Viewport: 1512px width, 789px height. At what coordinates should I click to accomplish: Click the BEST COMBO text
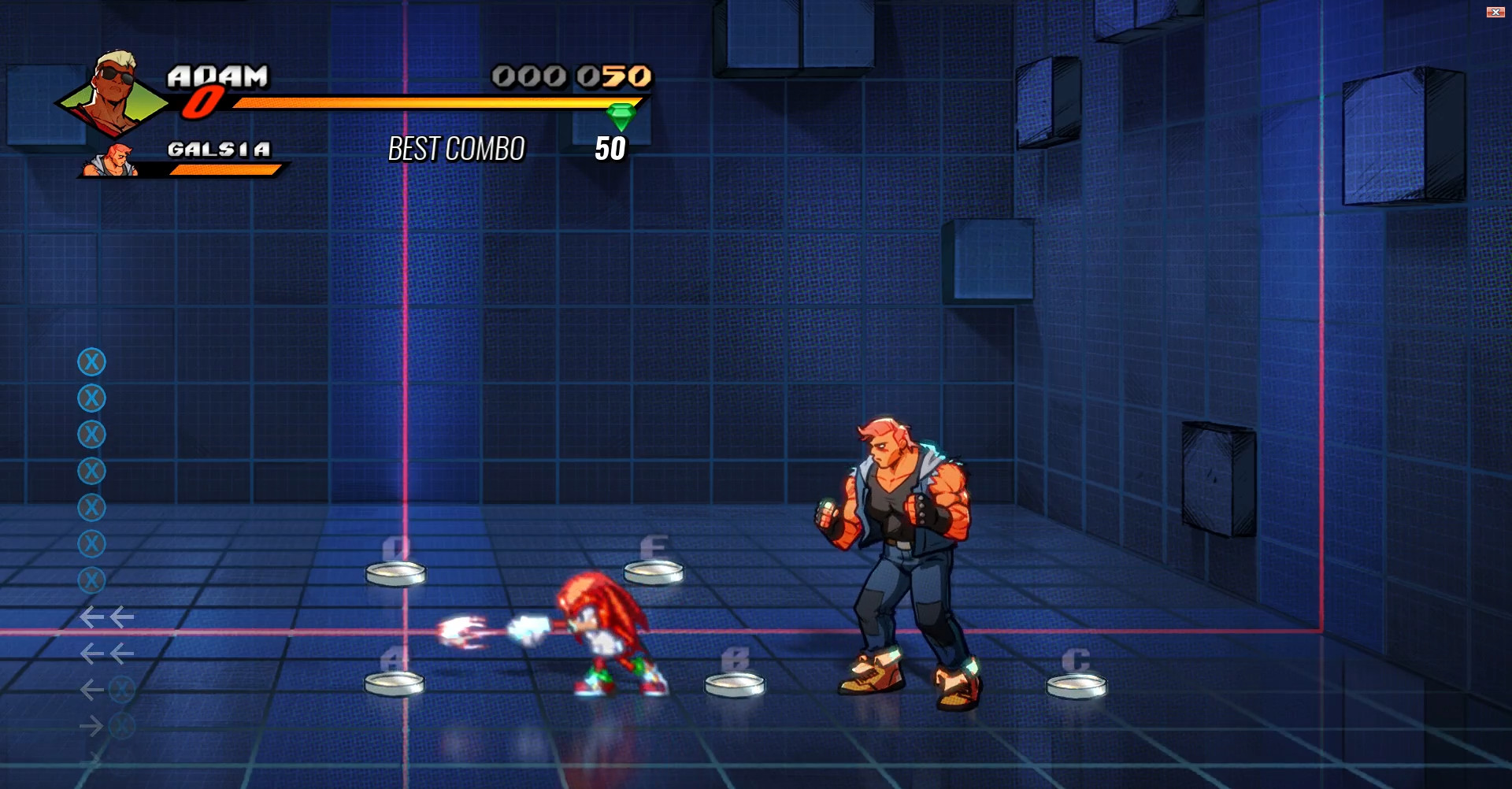(457, 149)
